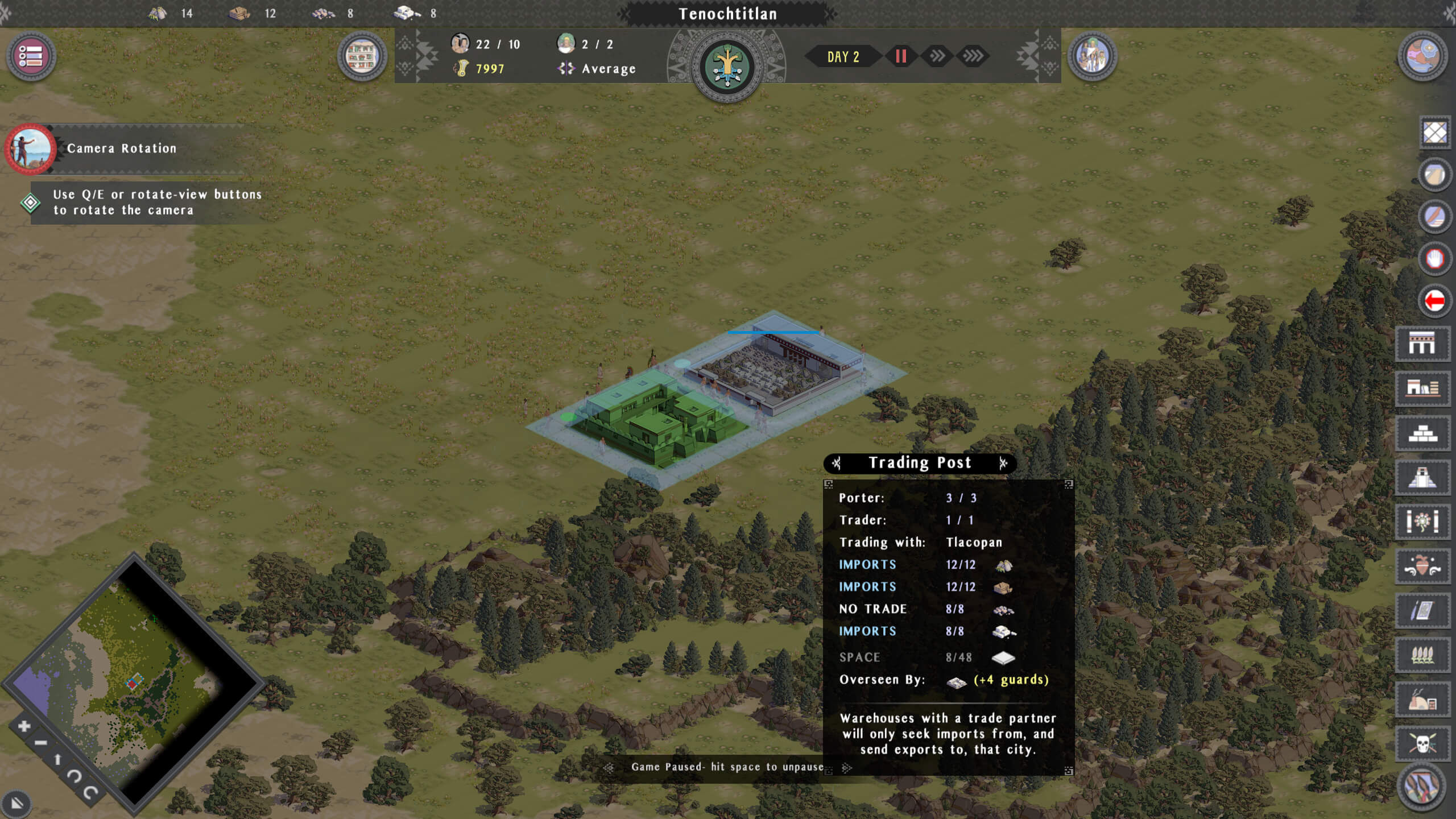1456x819 pixels.
Task: Open the Camera Rotation tutorial portrait
Action: (x=30, y=148)
